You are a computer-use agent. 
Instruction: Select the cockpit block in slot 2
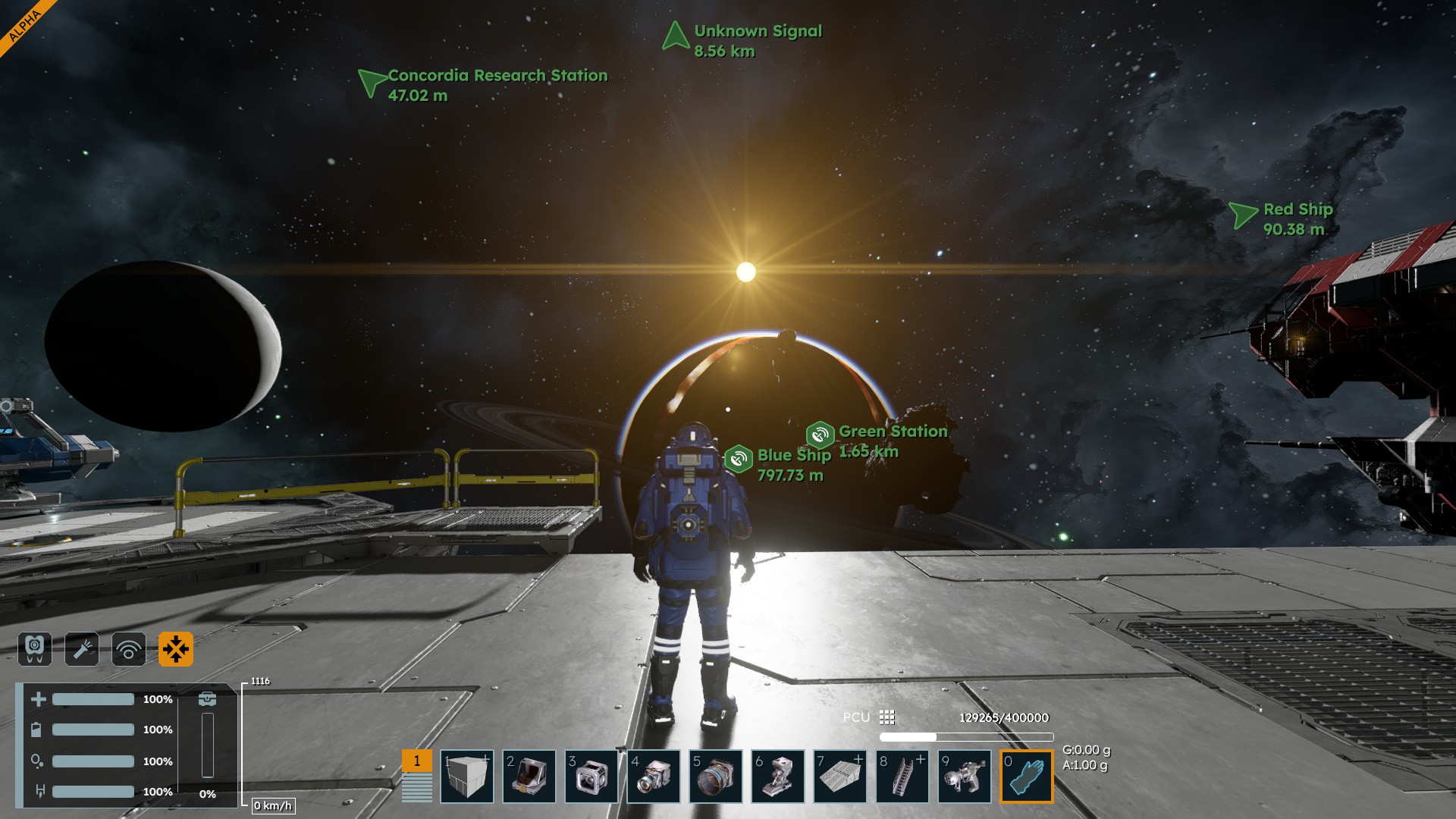click(529, 777)
